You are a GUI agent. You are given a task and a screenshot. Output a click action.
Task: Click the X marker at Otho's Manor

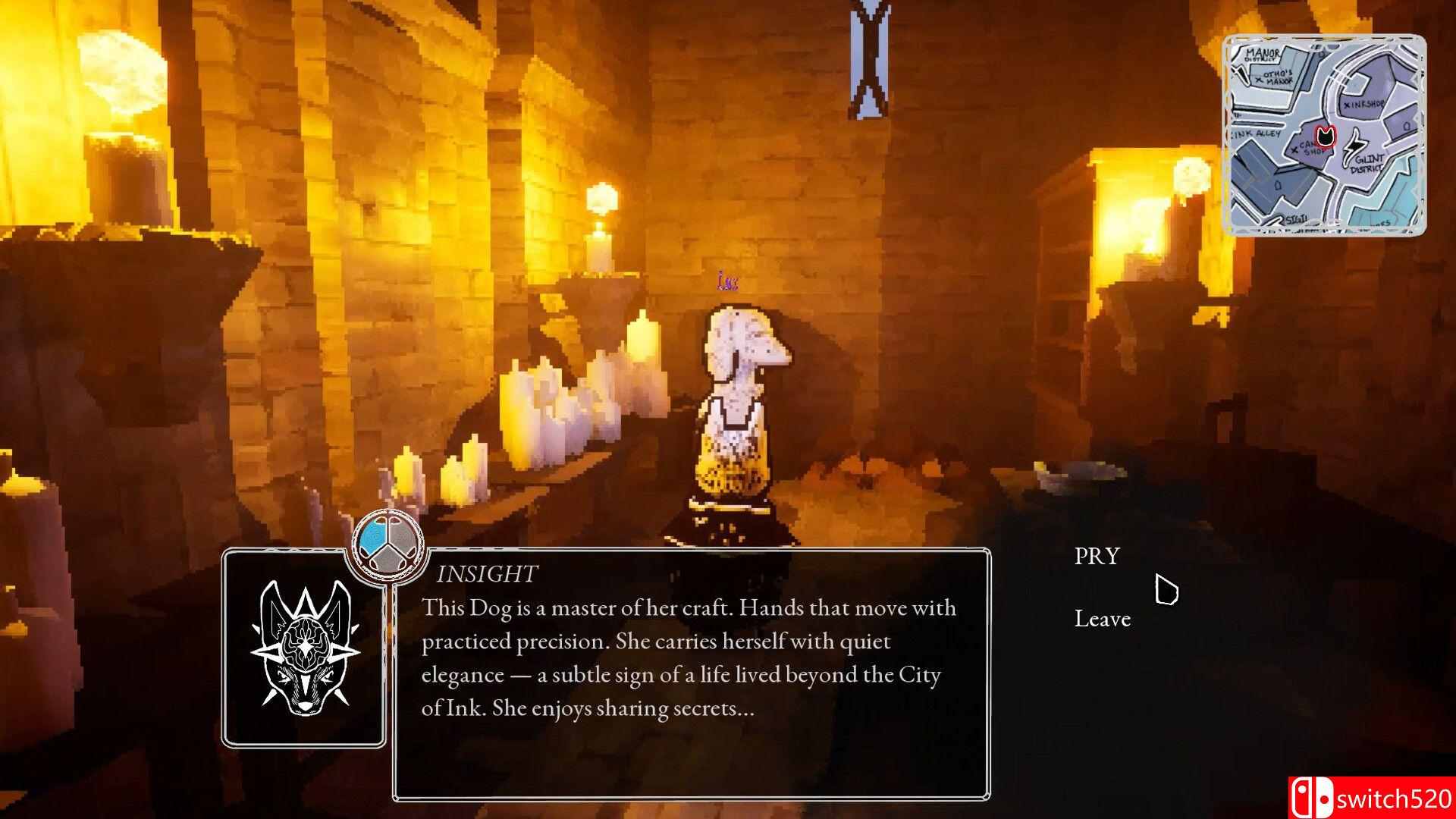point(1260,80)
